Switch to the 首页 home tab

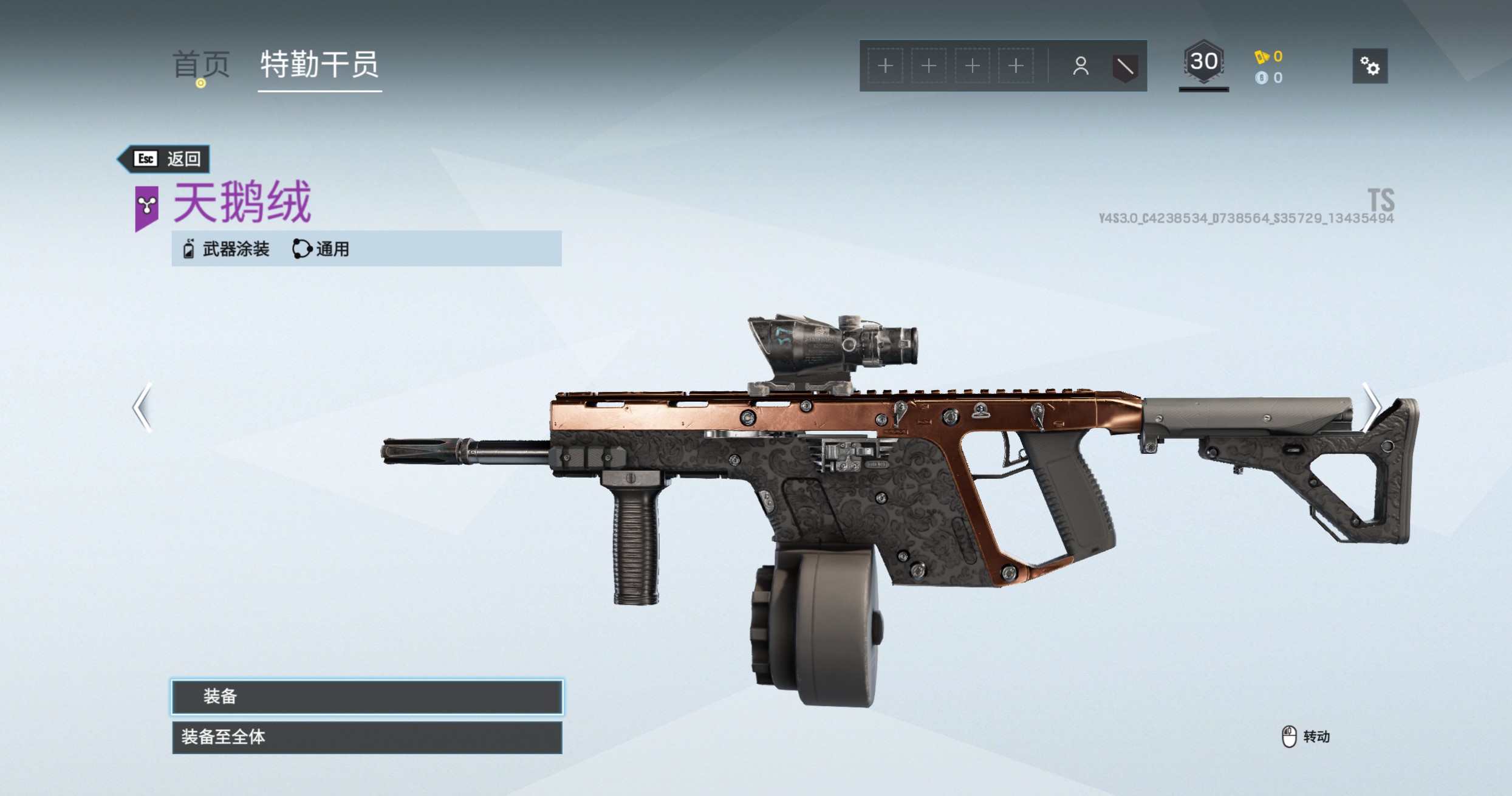click(x=201, y=64)
